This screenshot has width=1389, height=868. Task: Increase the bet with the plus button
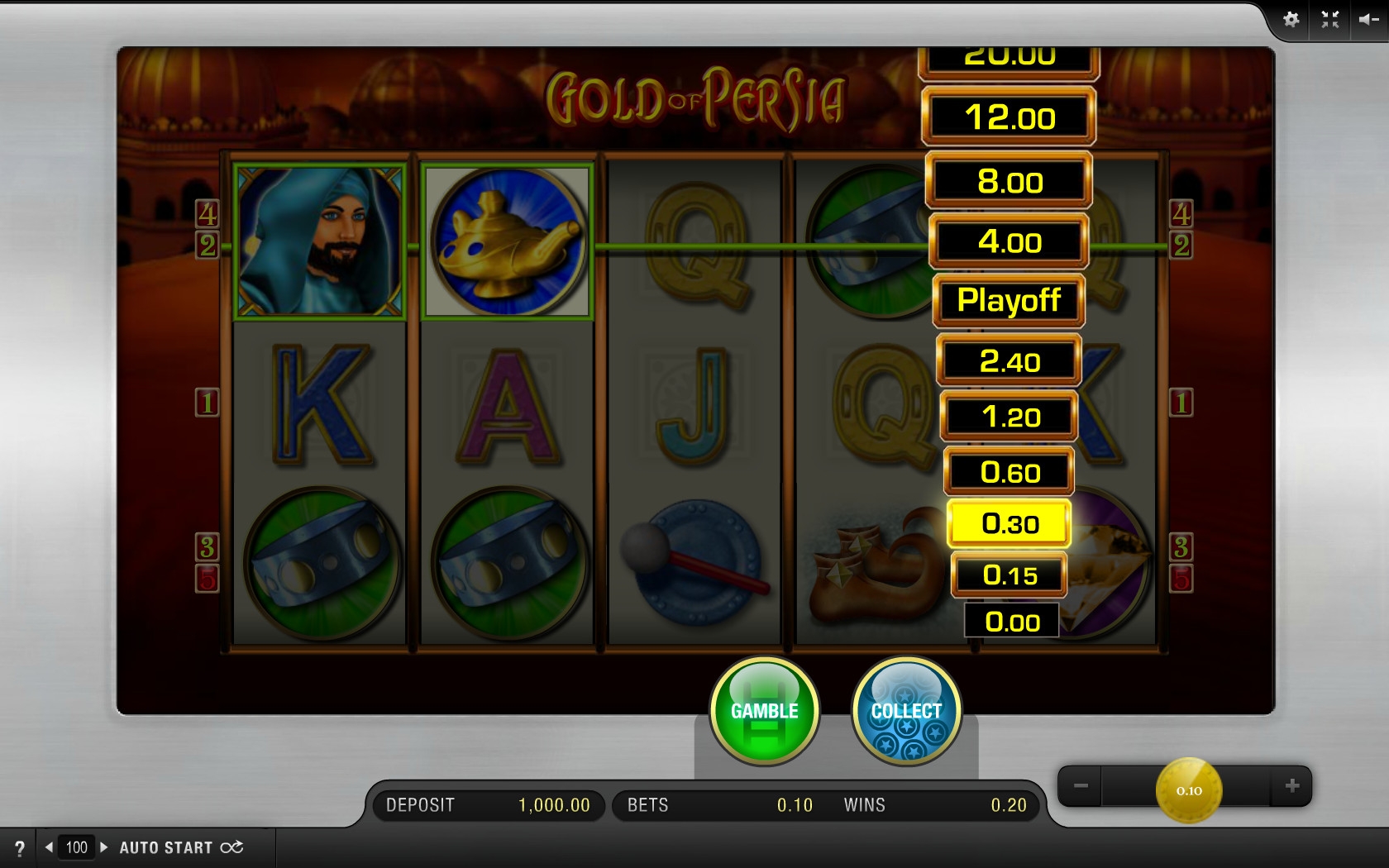[1292, 786]
